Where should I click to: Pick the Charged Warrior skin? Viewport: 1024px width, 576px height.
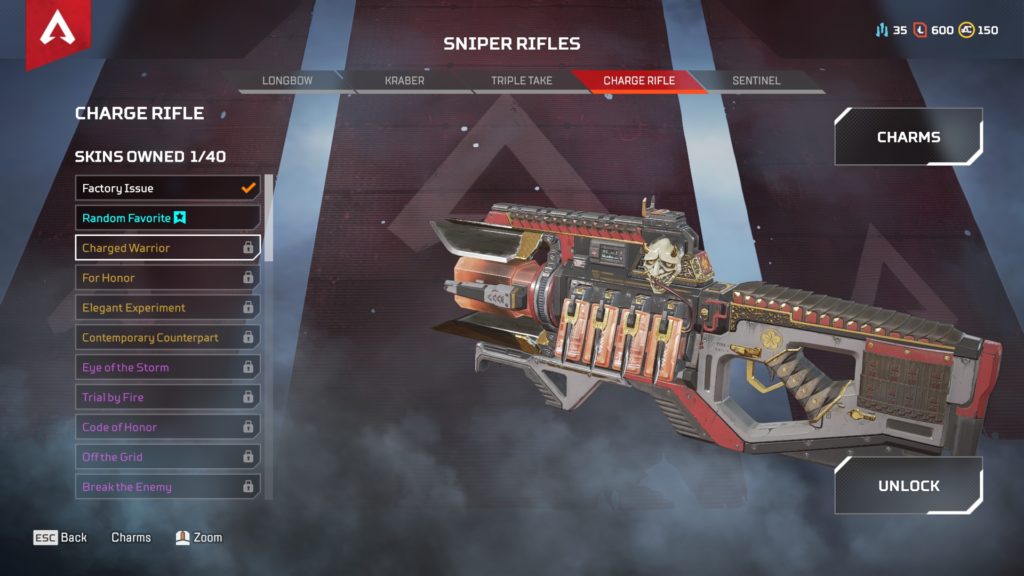pyautogui.click(x=167, y=248)
